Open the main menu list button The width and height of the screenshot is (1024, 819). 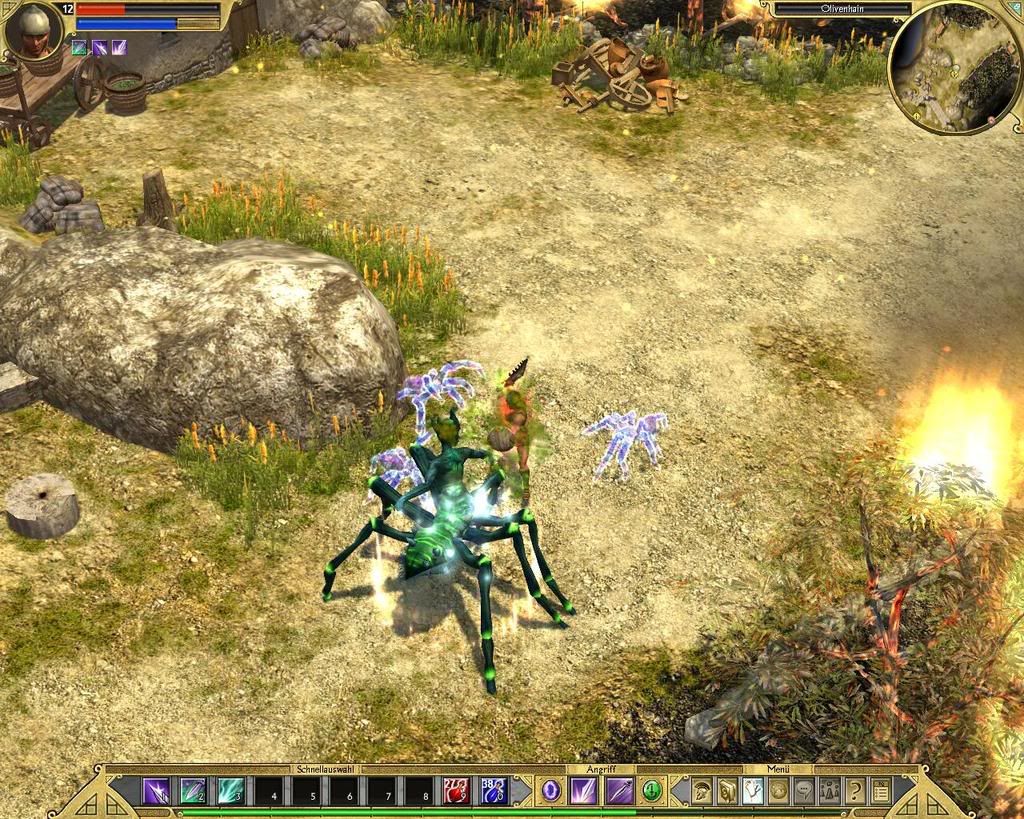click(x=880, y=791)
